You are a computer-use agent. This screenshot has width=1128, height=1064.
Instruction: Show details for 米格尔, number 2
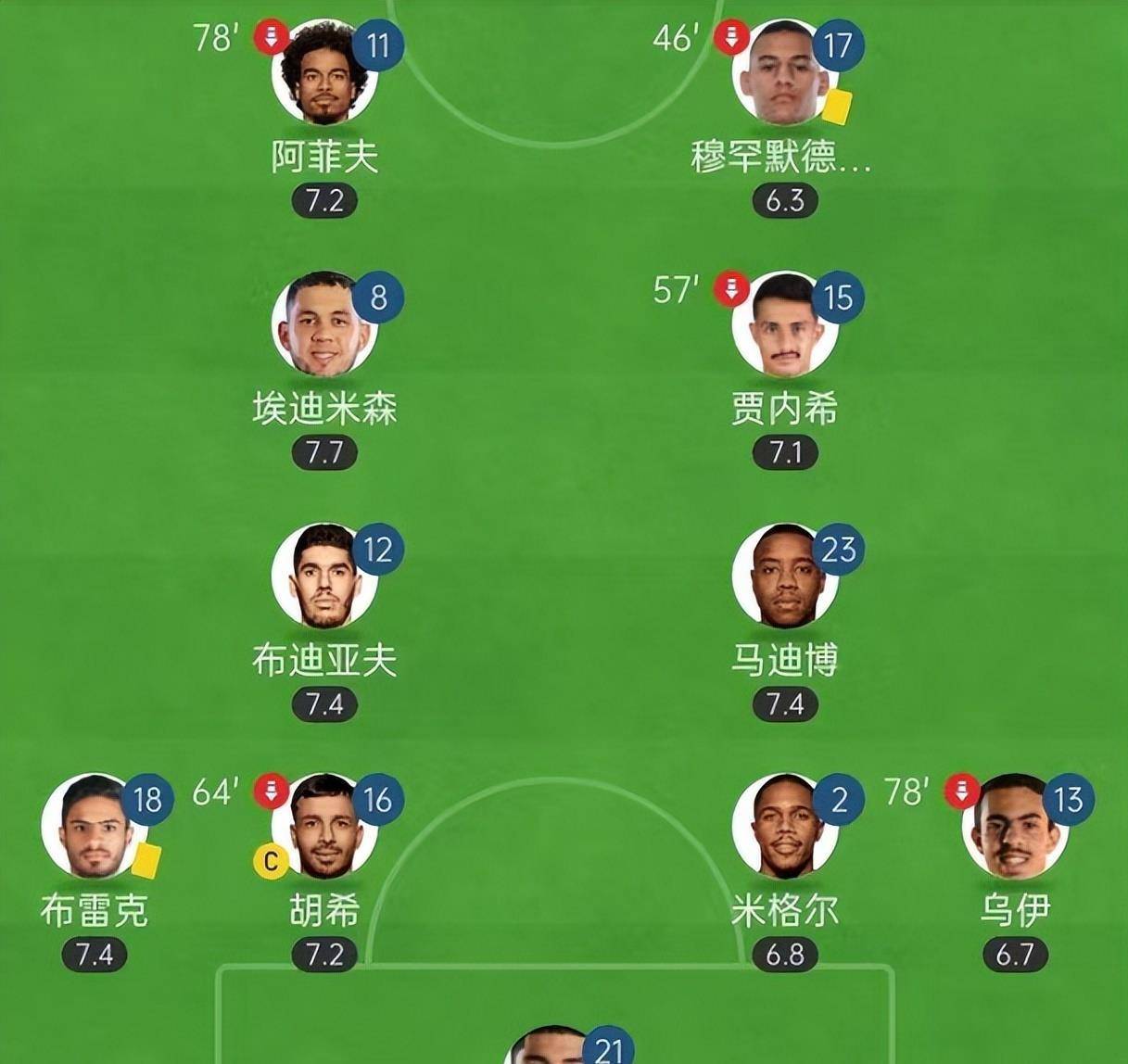coord(784,828)
